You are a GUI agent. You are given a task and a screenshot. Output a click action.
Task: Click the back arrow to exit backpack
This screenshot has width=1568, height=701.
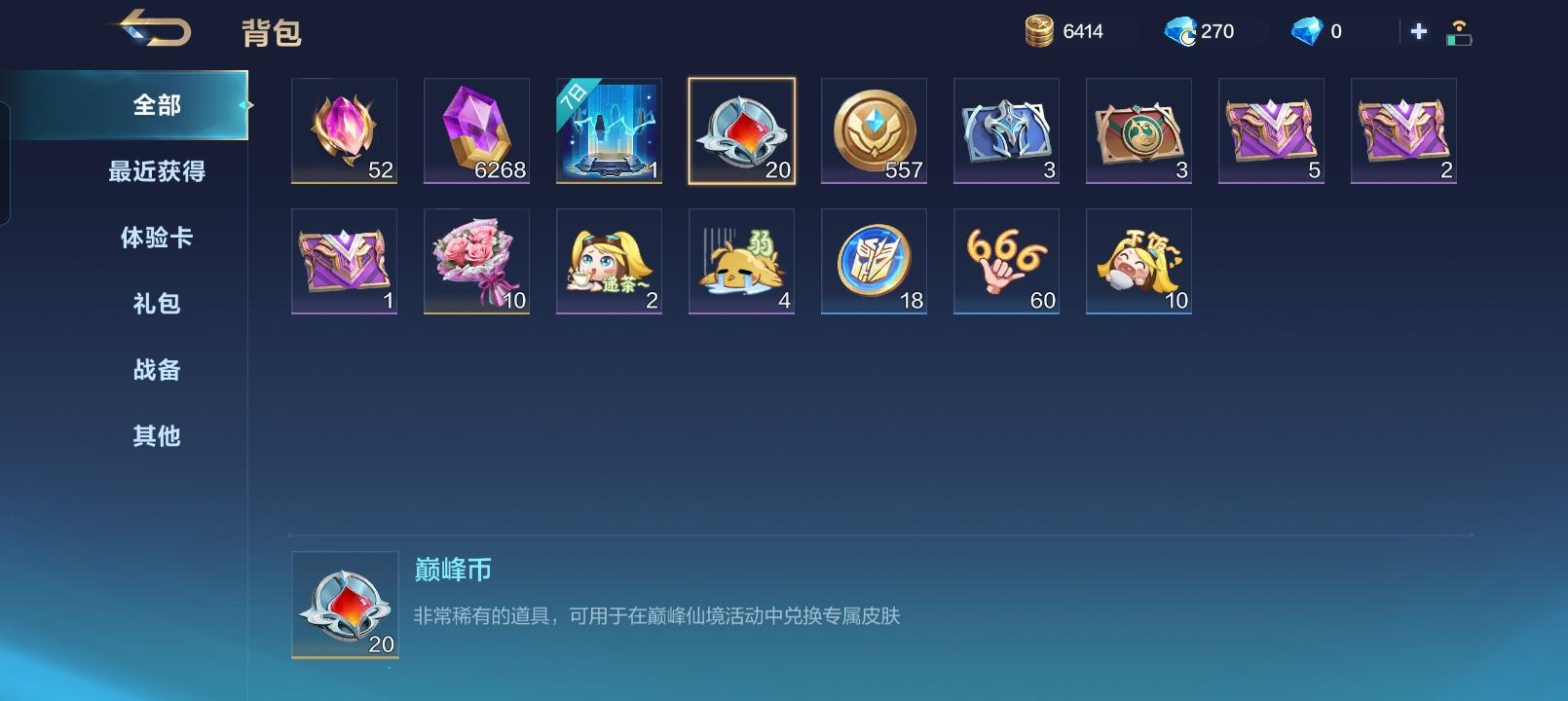156,29
